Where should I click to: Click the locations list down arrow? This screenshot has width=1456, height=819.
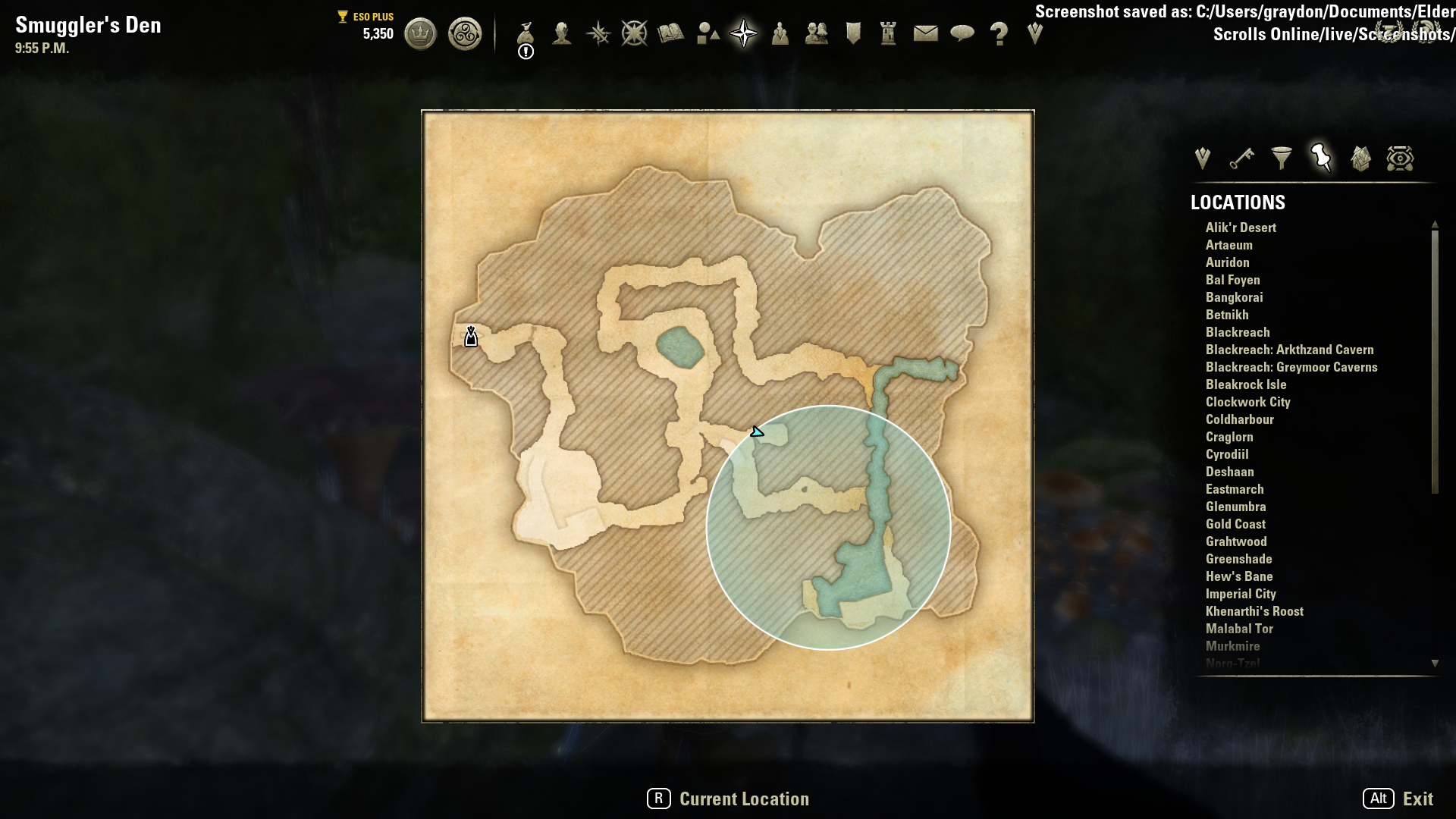[x=1435, y=663]
